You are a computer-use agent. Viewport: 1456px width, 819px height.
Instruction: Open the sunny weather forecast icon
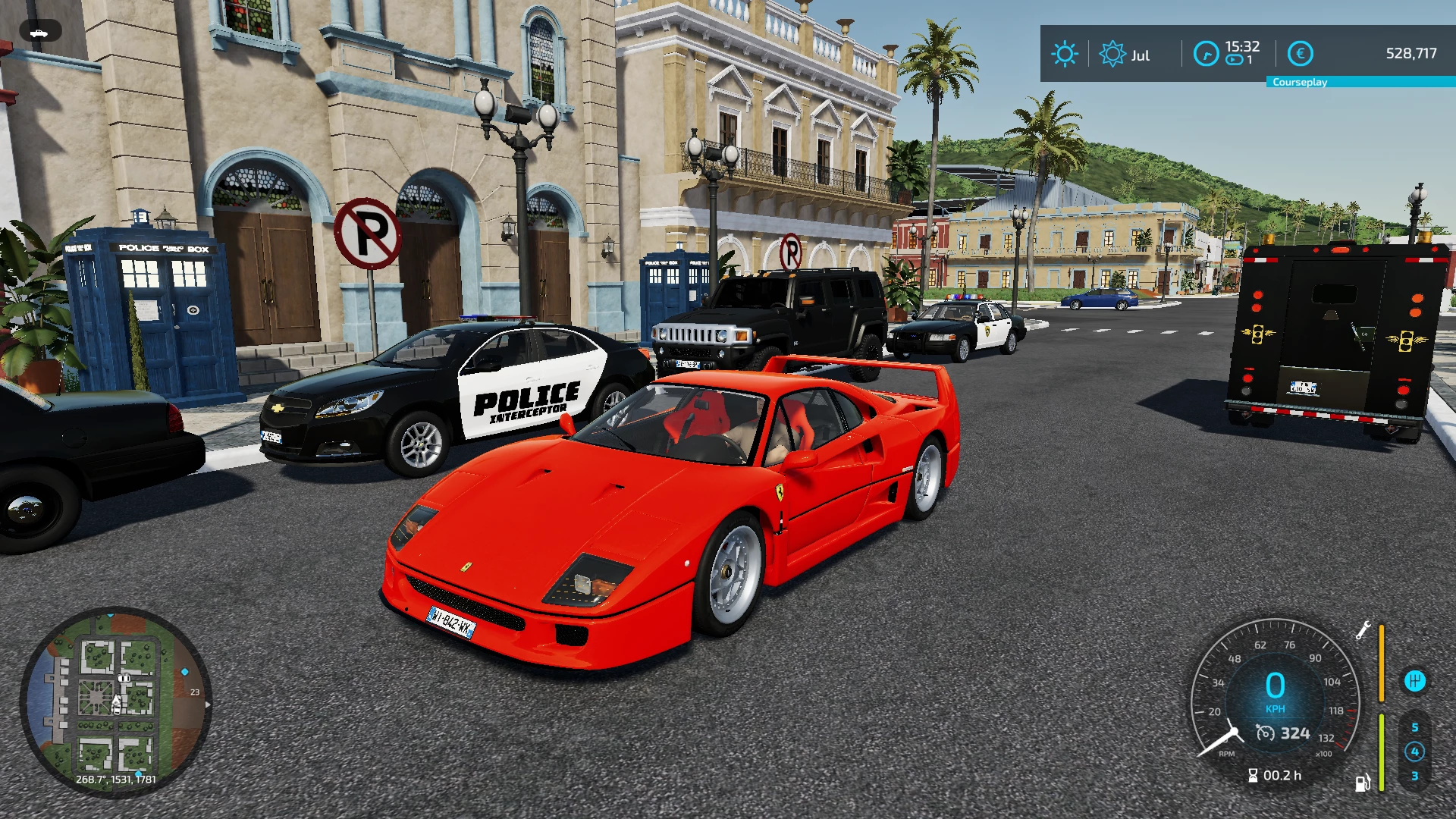click(x=1065, y=54)
